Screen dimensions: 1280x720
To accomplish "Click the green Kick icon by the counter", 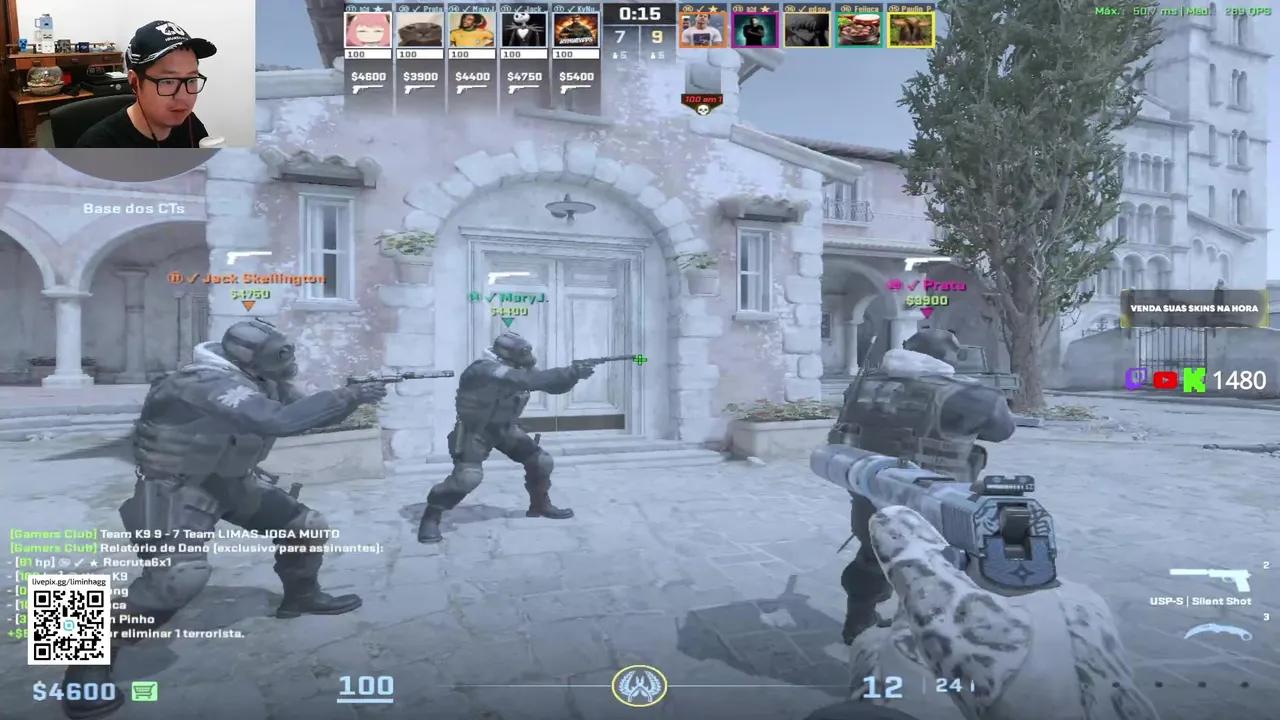I will [x=1192, y=380].
